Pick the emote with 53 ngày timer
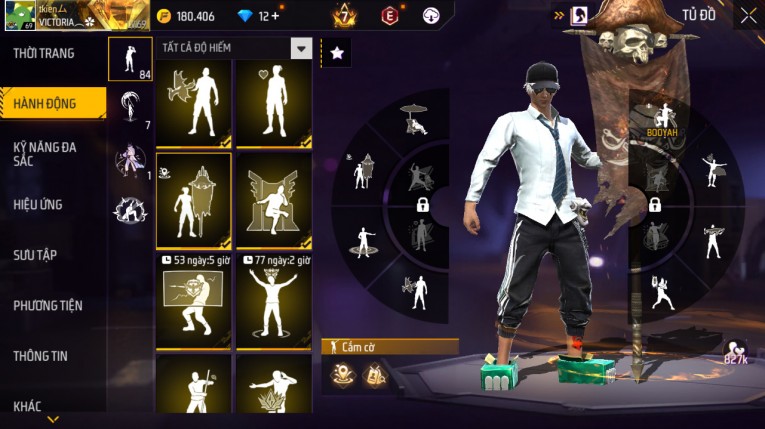Viewport: 765px width, 429px height. pos(194,301)
